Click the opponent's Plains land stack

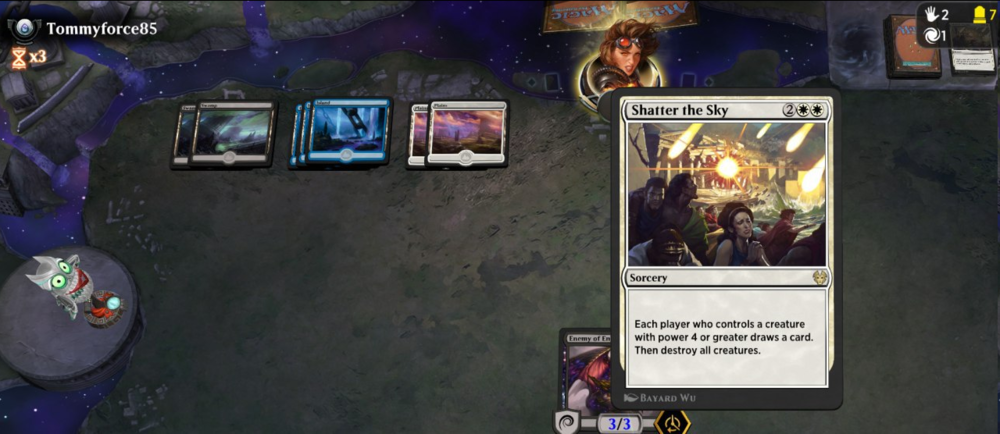[463, 133]
